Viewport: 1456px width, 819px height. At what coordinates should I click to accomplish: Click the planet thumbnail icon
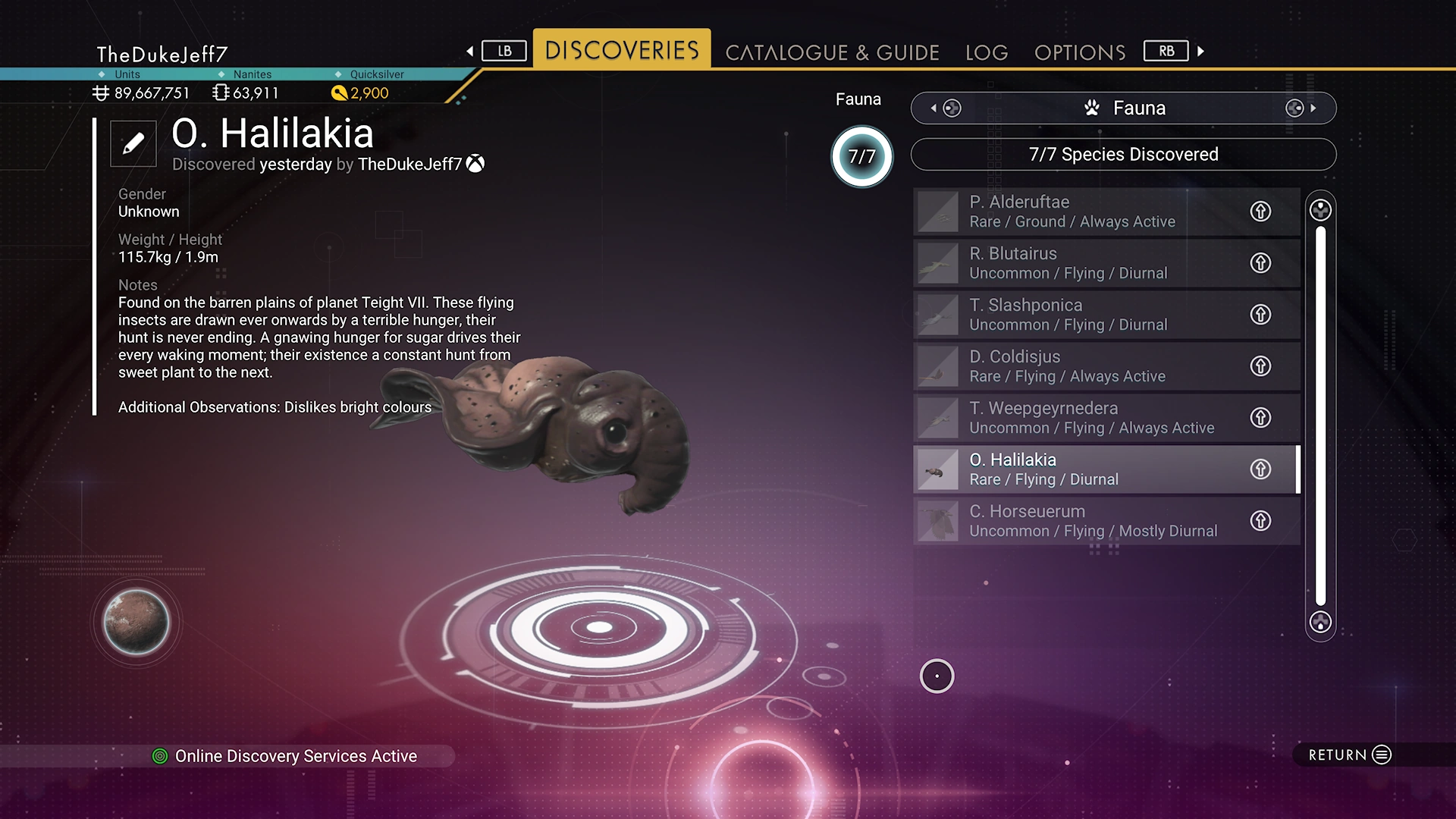click(x=136, y=623)
